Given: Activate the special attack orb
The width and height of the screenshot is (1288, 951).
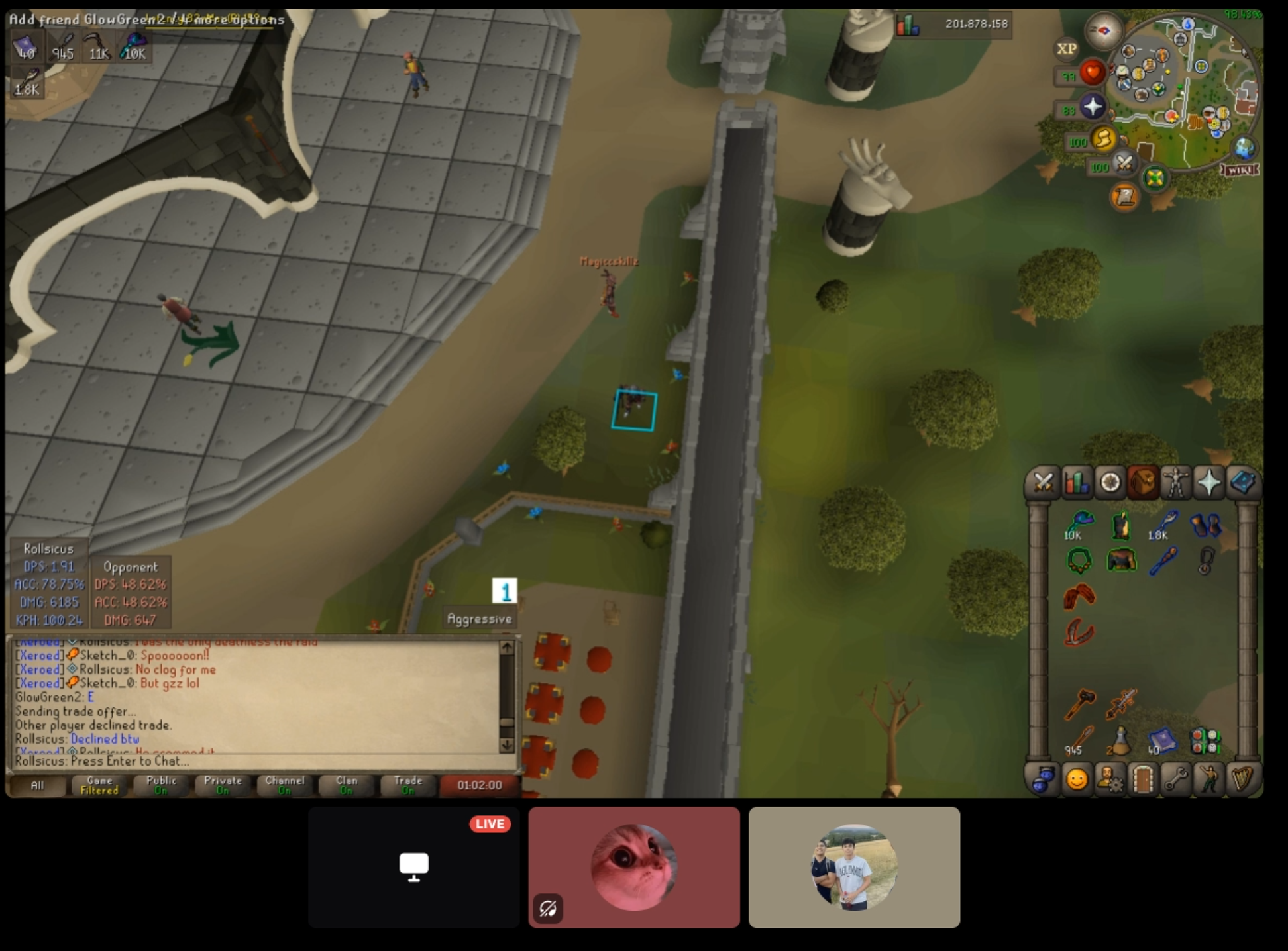Looking at the screenshot, I should point(1124,163).
